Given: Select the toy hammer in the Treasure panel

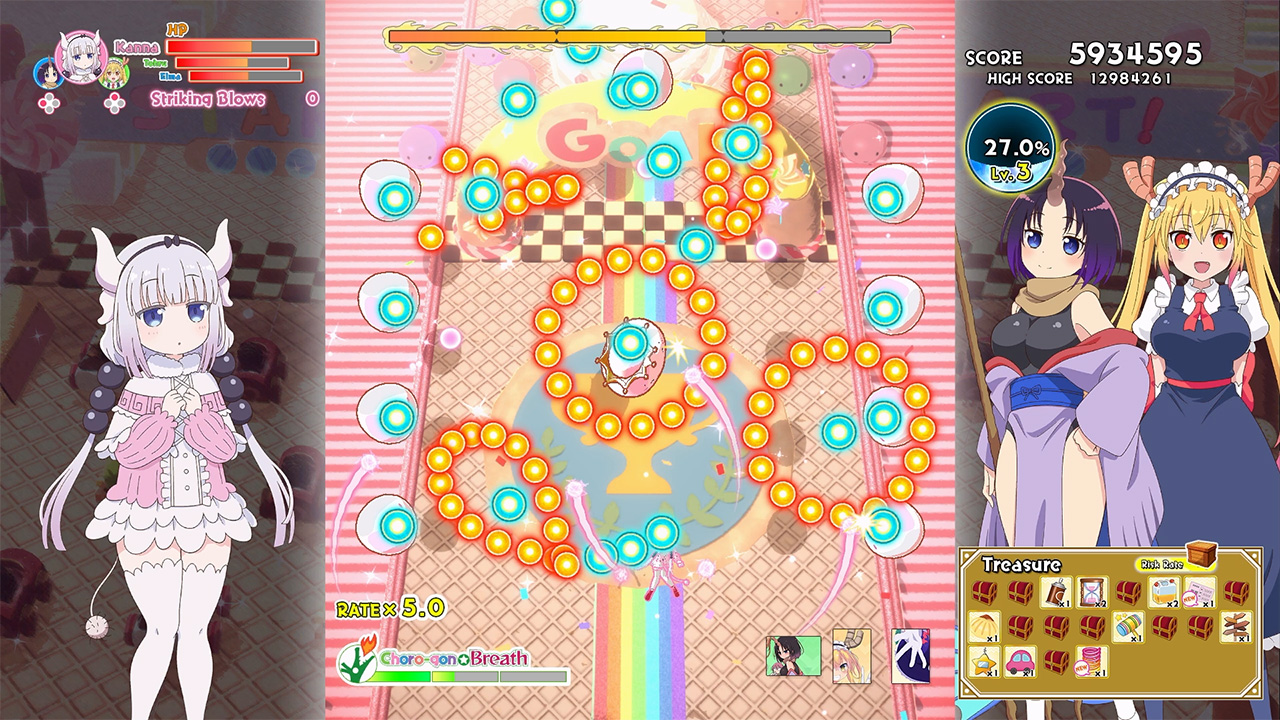Looking at the screenshot, I should point(1128,628).
